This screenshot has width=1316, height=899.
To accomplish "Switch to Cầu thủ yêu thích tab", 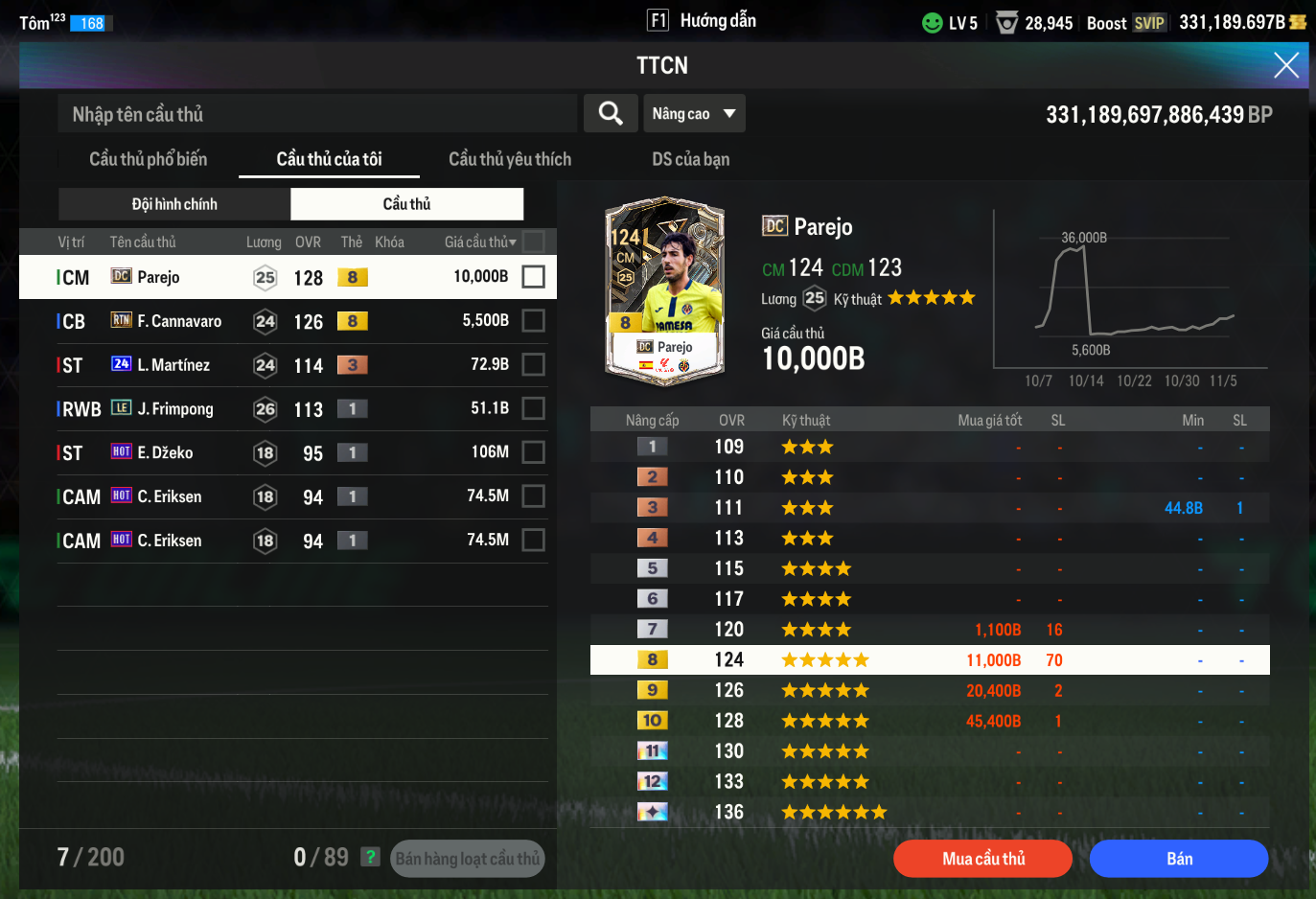I will click(x=509, y=159).
